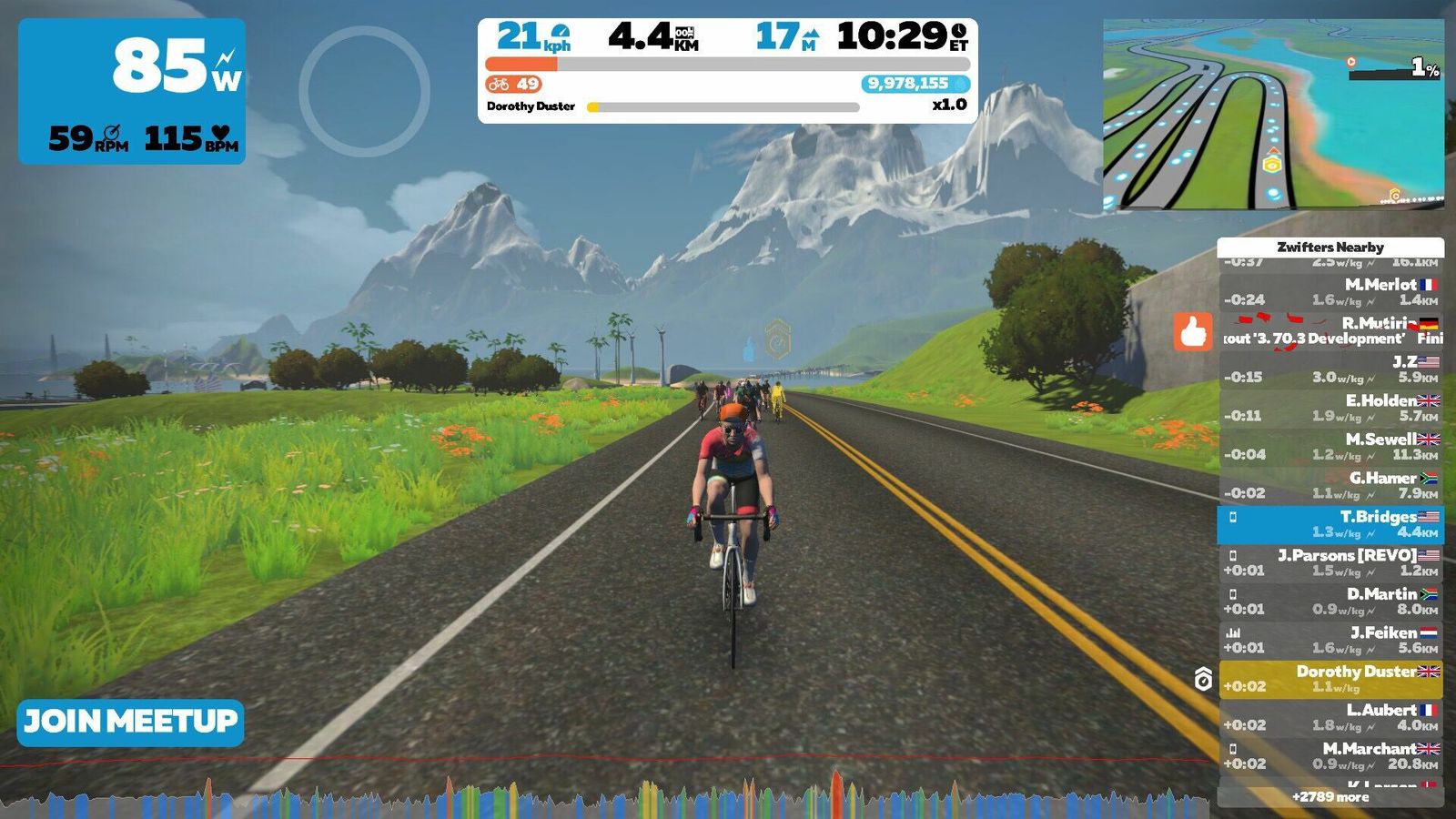
Task: Select M.Merlot in the Zwifters Nearby list
Action: click(x=1330, y=292)
